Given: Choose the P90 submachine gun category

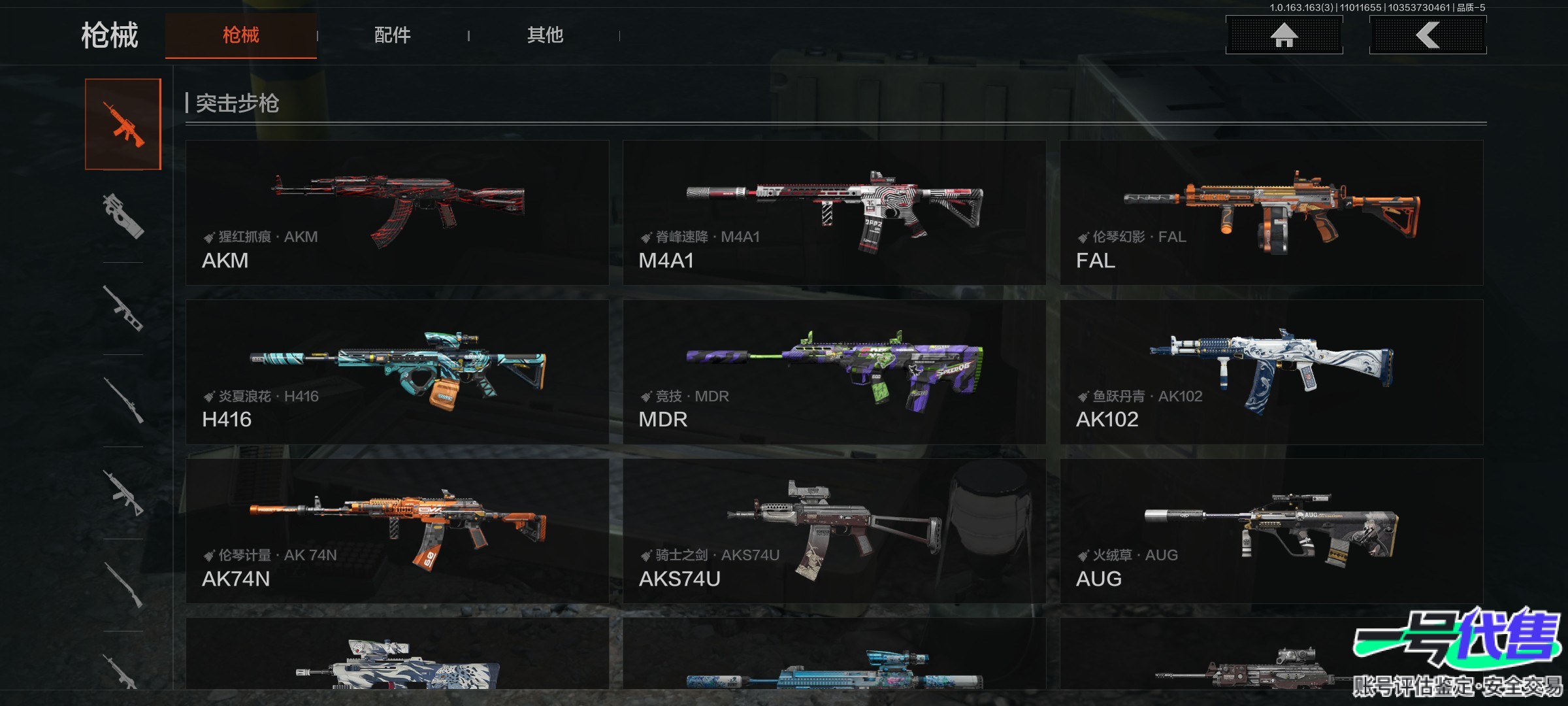Looking at the screenshot, I should (123, 216).
